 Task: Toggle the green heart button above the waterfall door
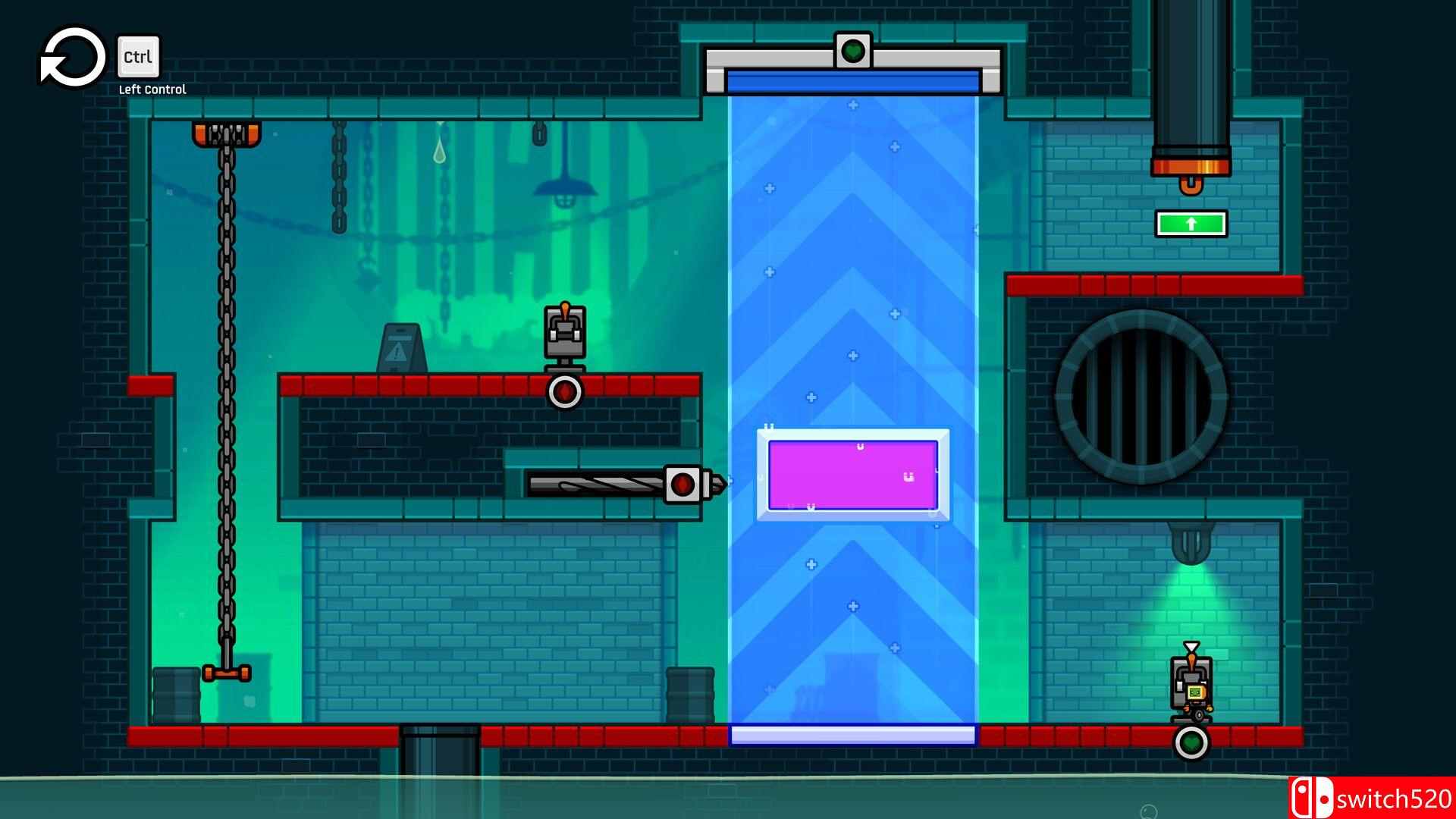[853, 52]
